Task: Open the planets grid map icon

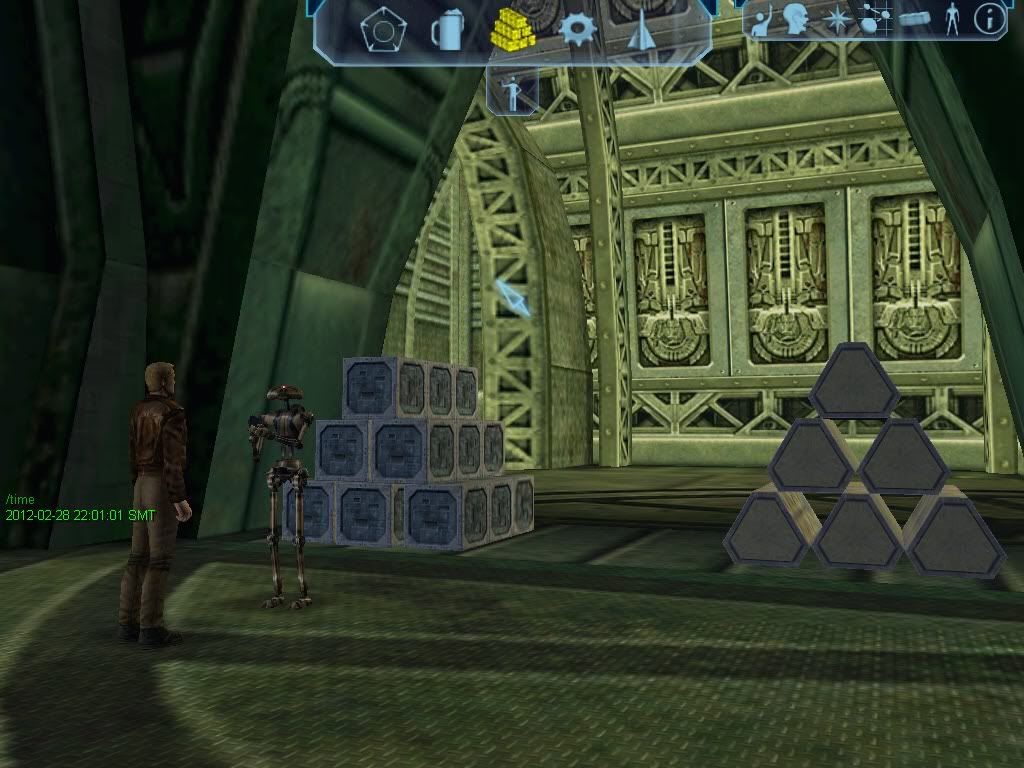Action: 874,19
